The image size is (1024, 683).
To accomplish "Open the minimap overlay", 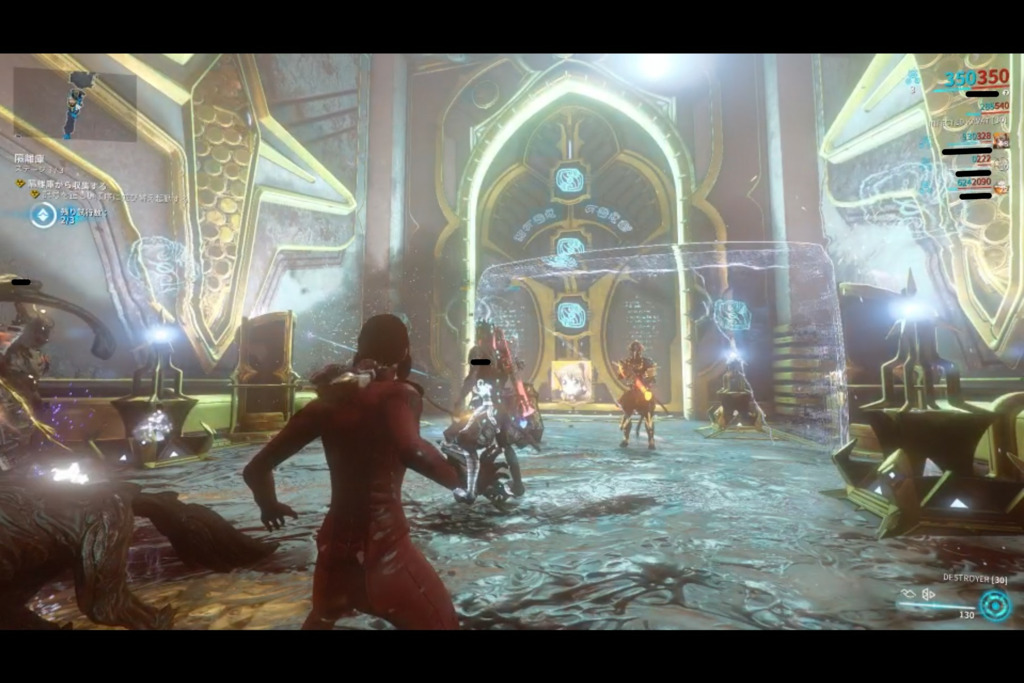I will click(x=75, y=105).
